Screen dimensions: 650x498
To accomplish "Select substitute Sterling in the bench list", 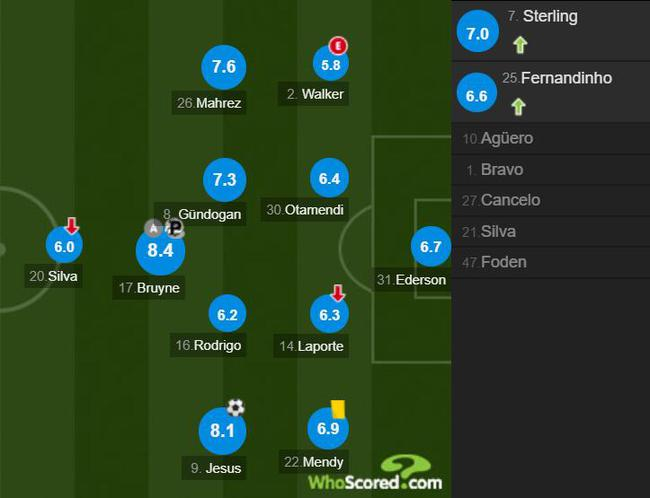I will pos(550,31).
